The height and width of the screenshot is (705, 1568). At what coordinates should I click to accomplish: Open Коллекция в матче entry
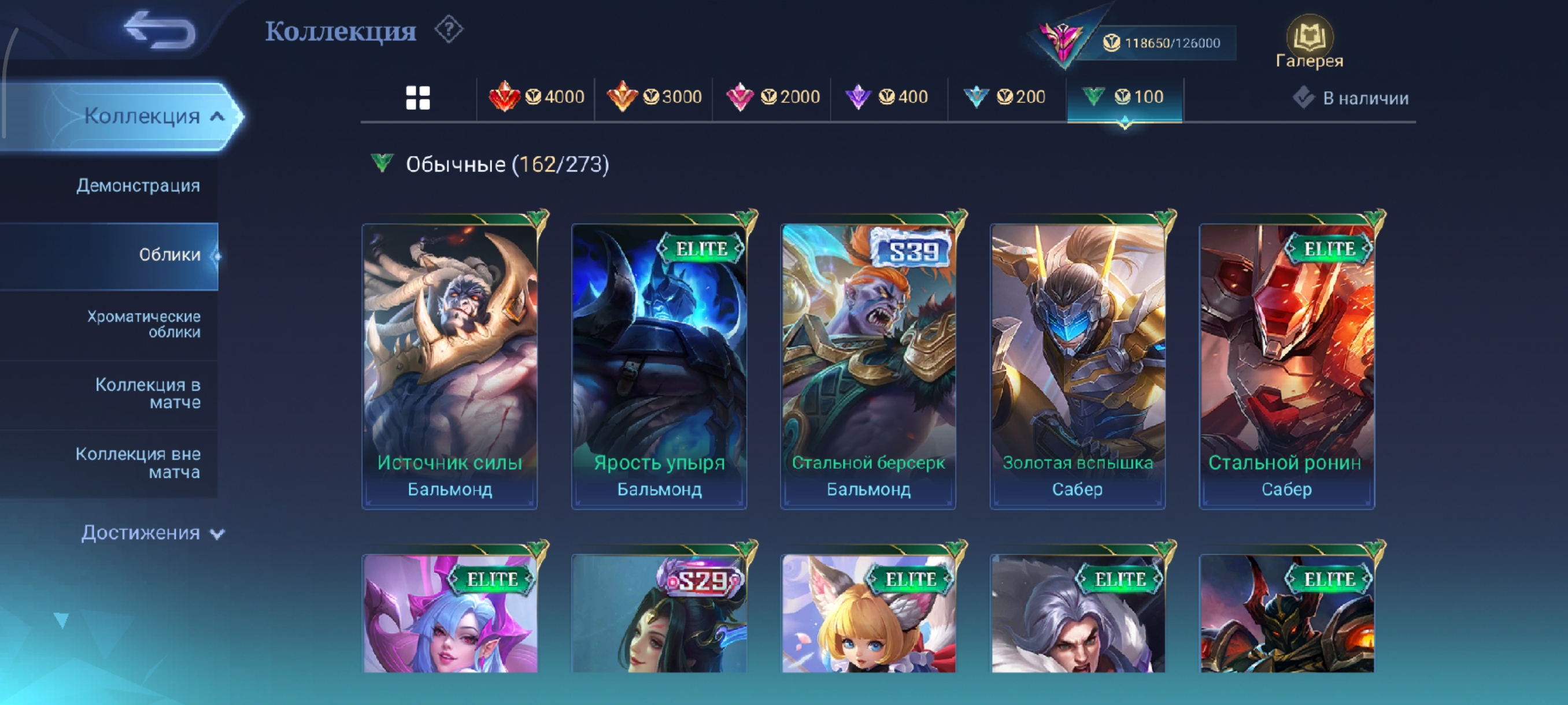tap(148, 394)
